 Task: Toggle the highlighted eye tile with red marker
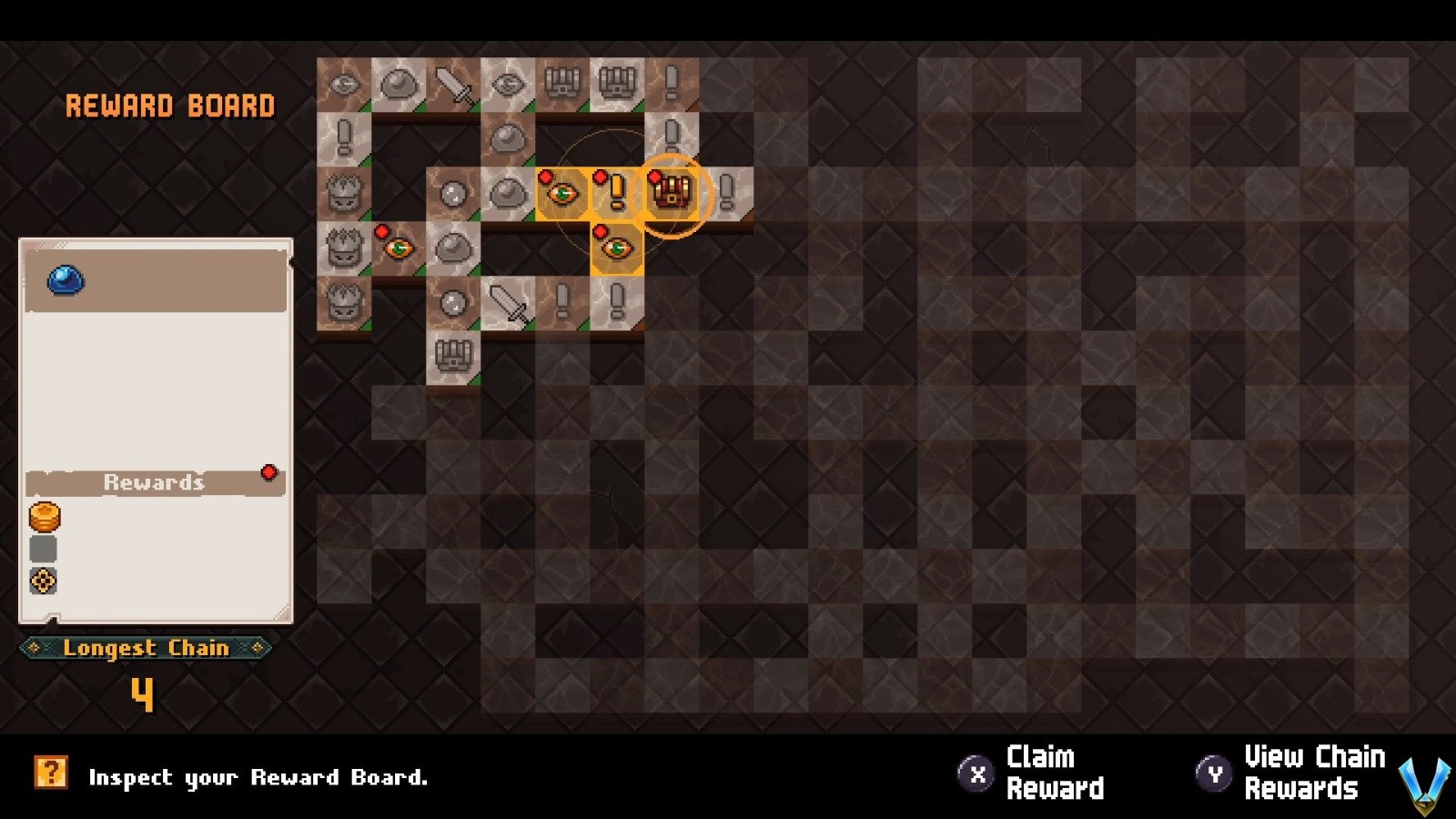[561, 193]
